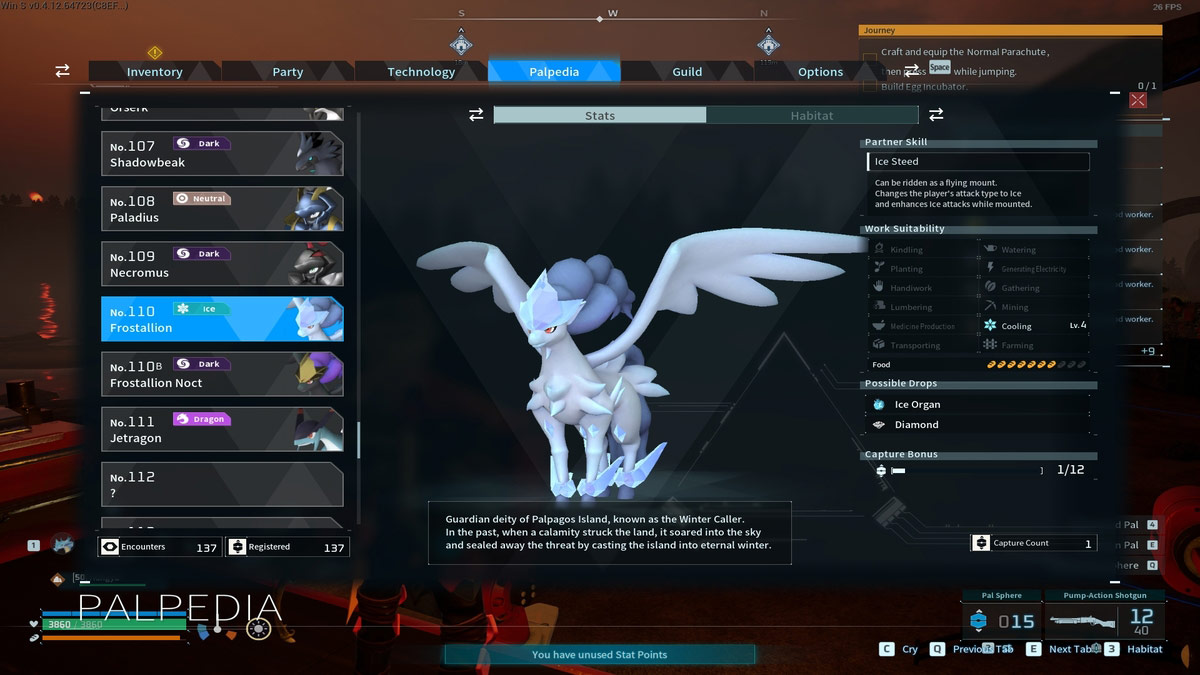Switch to the Party tab

[288, 72]
